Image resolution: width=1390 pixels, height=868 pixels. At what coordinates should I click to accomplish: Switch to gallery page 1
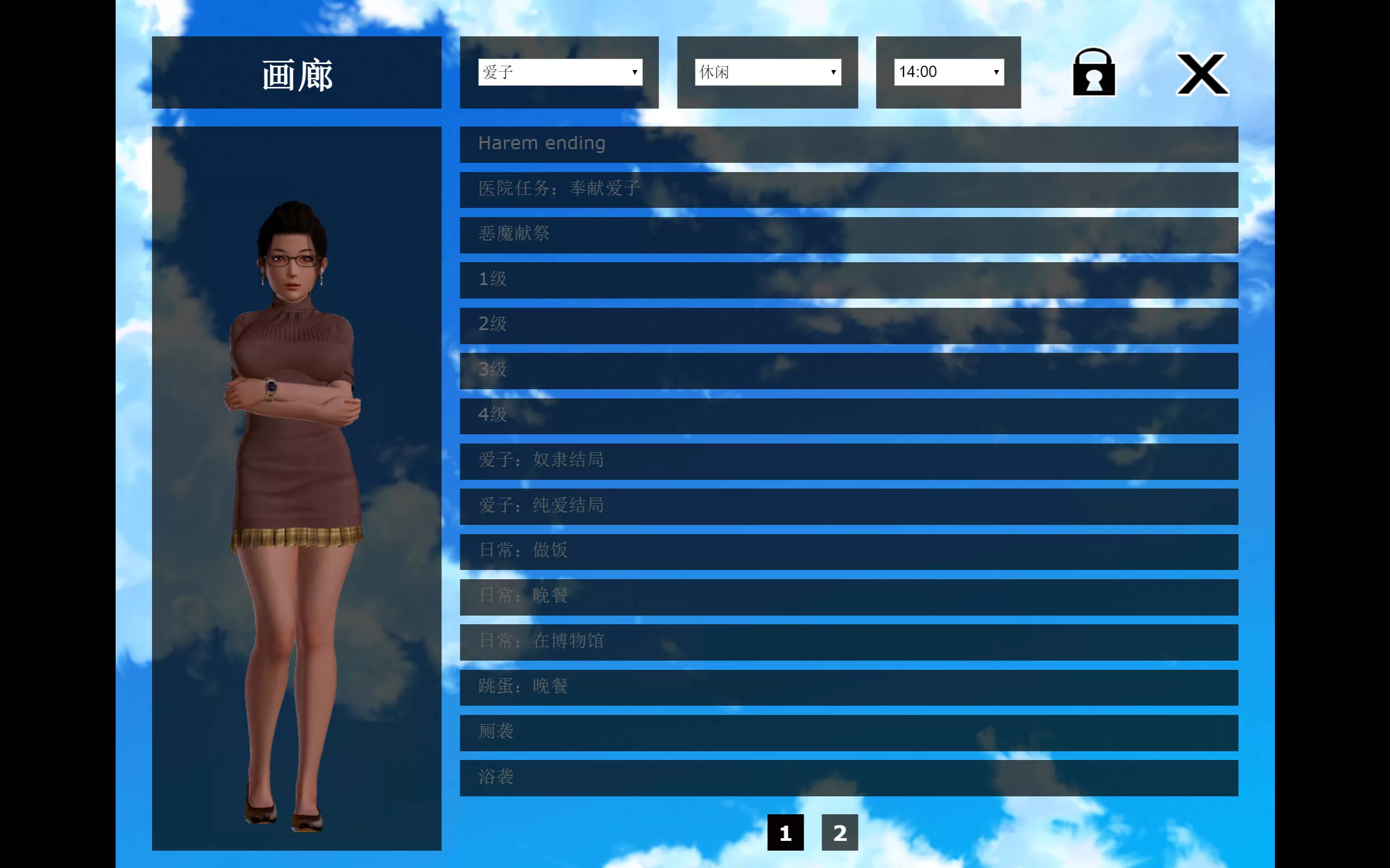(785, 832)
